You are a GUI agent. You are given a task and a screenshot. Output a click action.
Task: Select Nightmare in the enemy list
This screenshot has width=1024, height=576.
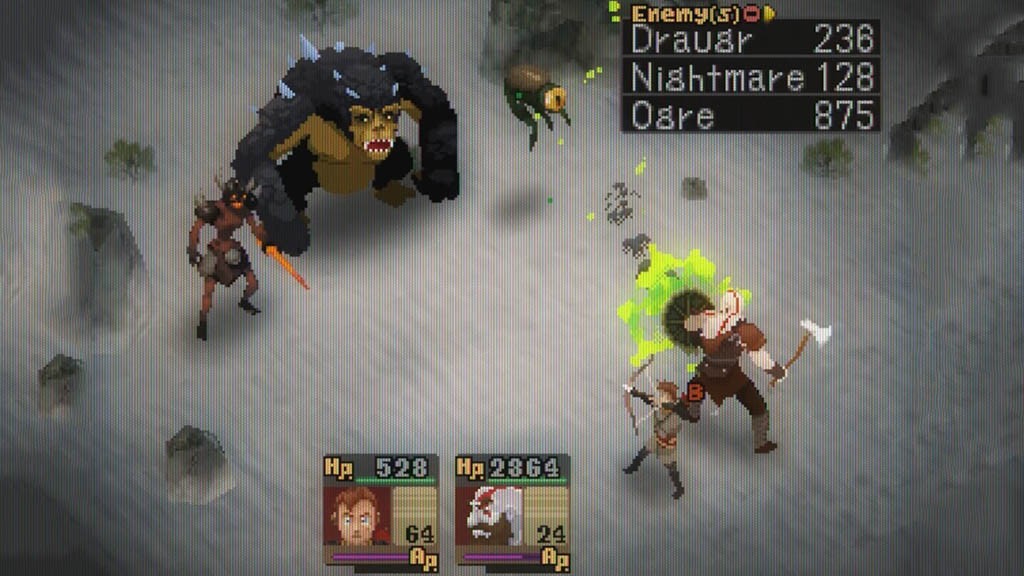pyautogui.click(x=750, y=77)
